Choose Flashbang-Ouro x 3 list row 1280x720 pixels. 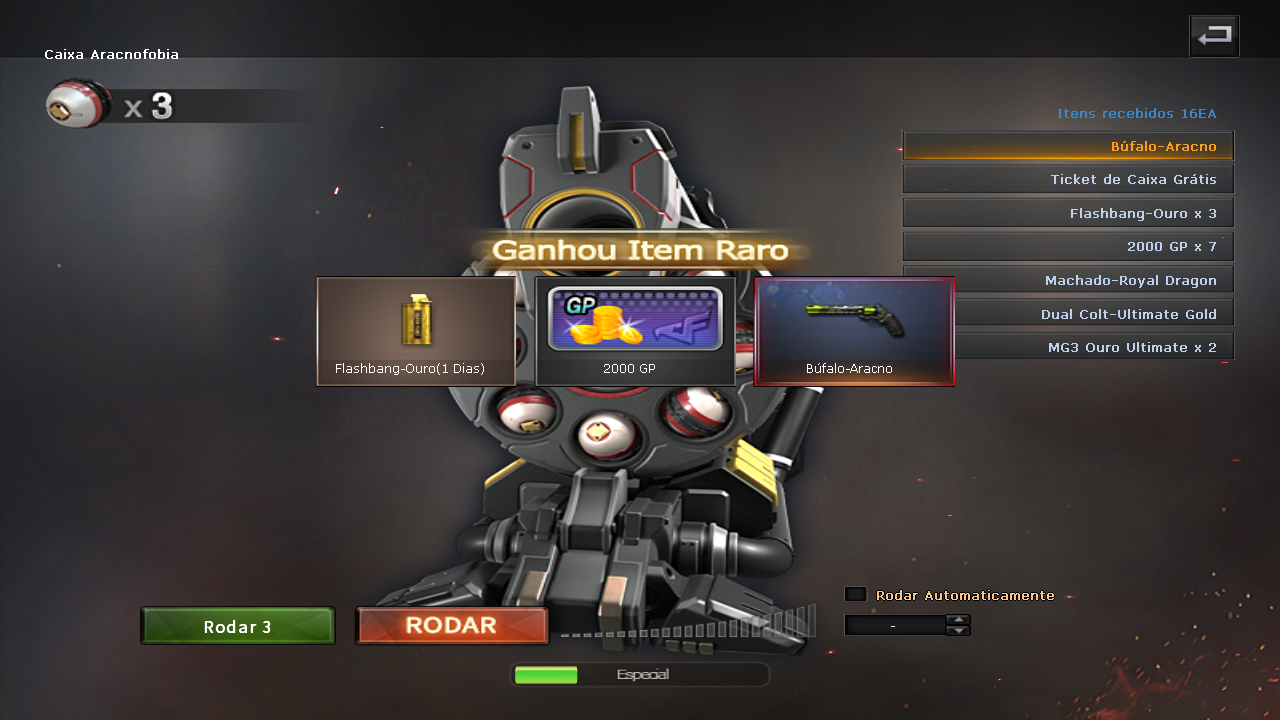(1068, 213)
